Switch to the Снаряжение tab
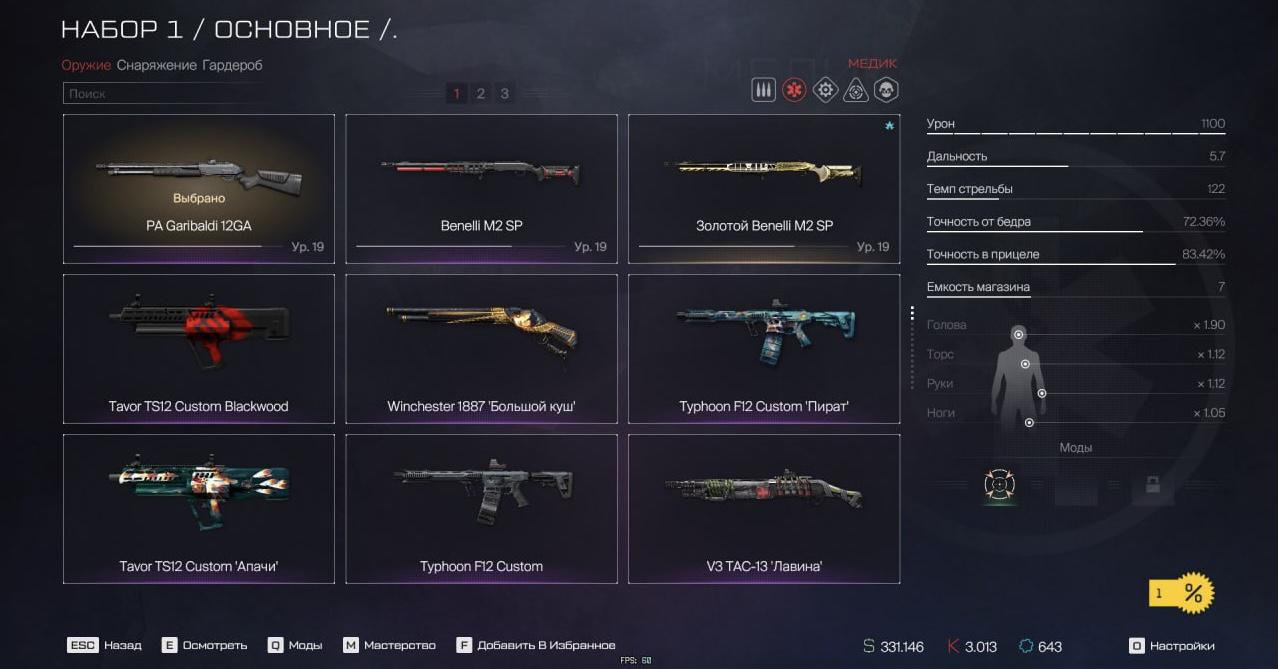This screenshot has height=669, width=1278. tap(156, 65)
